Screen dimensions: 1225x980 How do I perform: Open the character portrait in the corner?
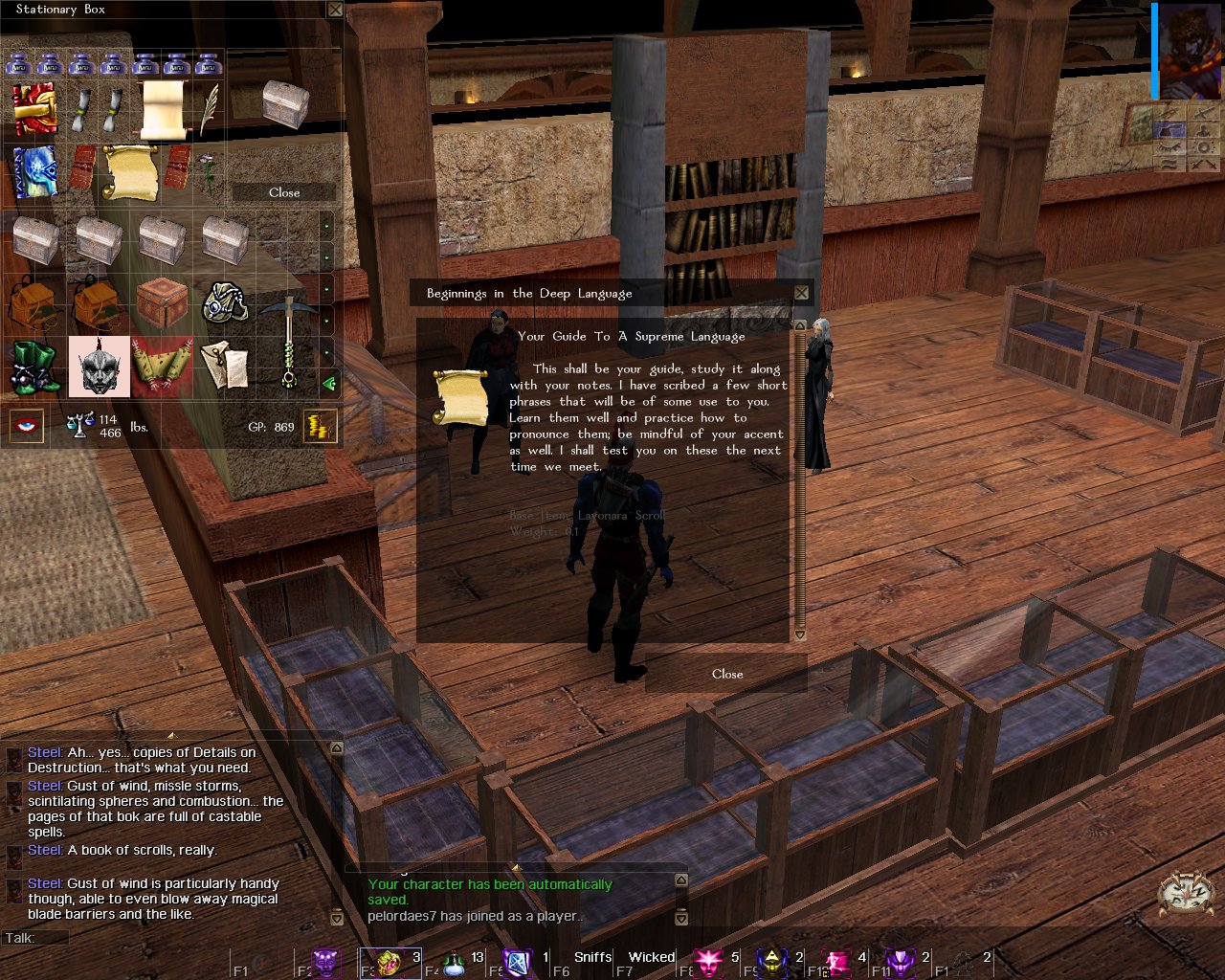(x=1189, y=50)
